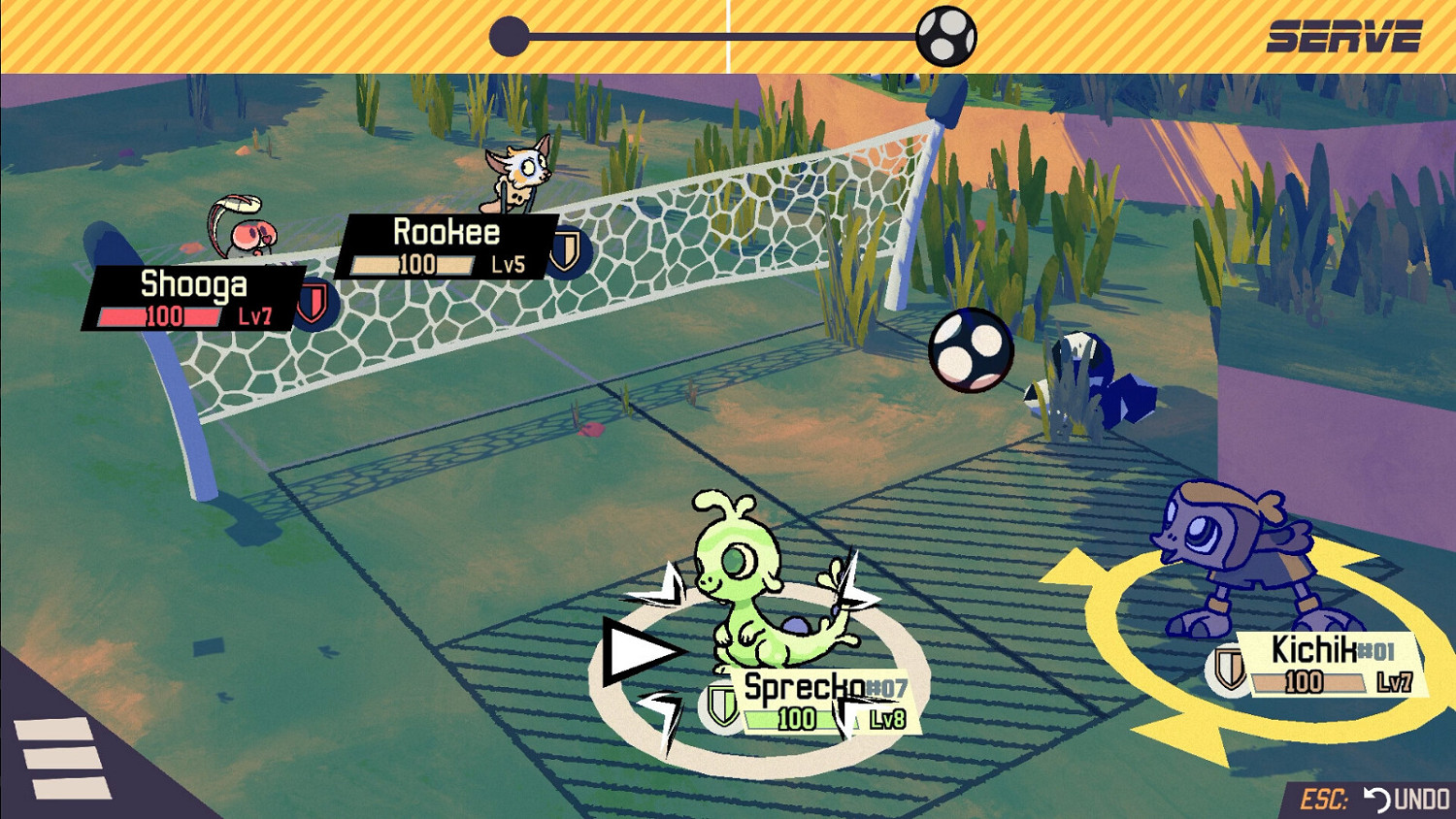Click the shield badge on Kichik's nameplate
Image resolution: width=1456 pixels, height=819 pixels.
[1230, 671]
